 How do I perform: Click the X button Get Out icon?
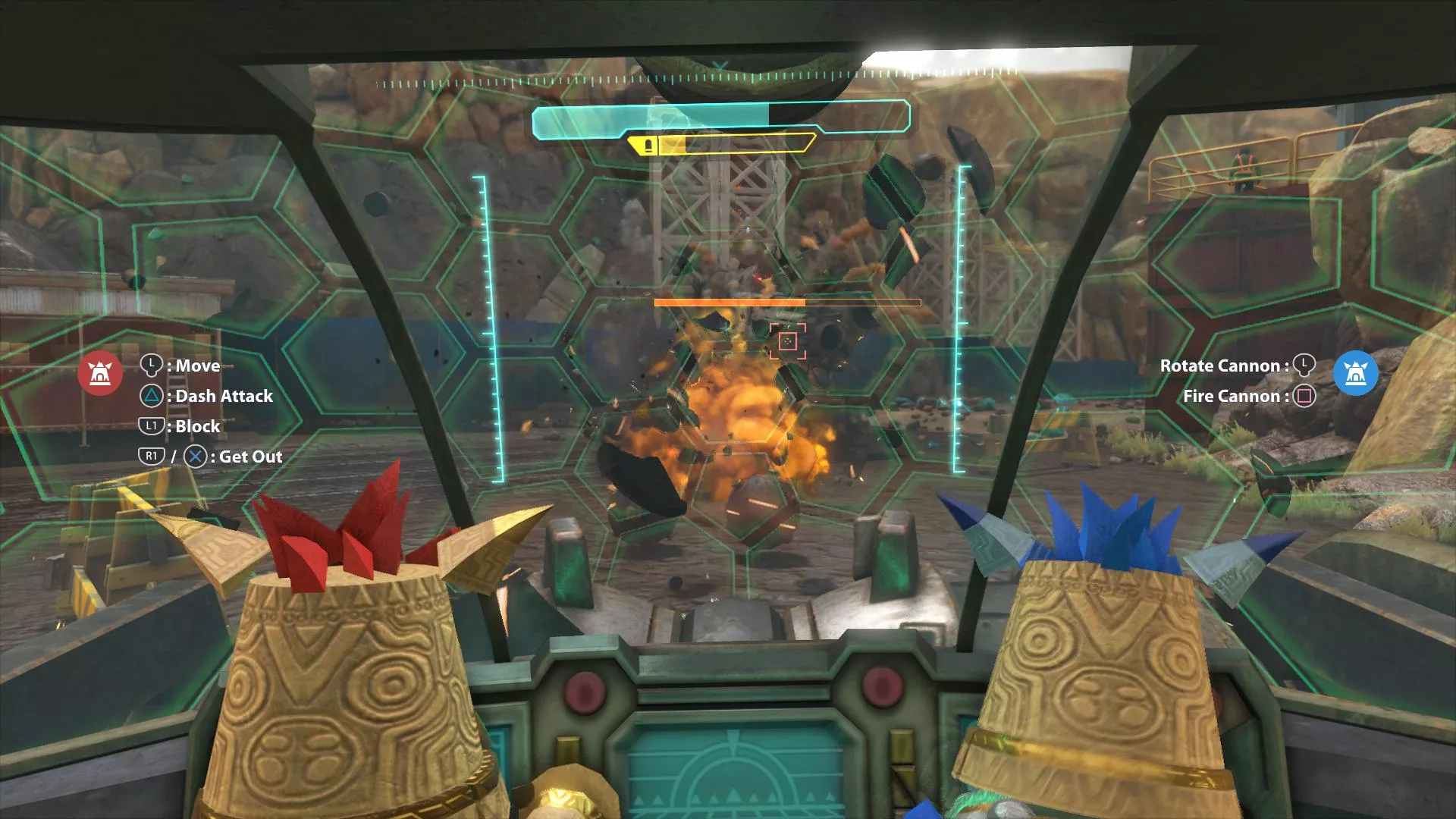196,456
